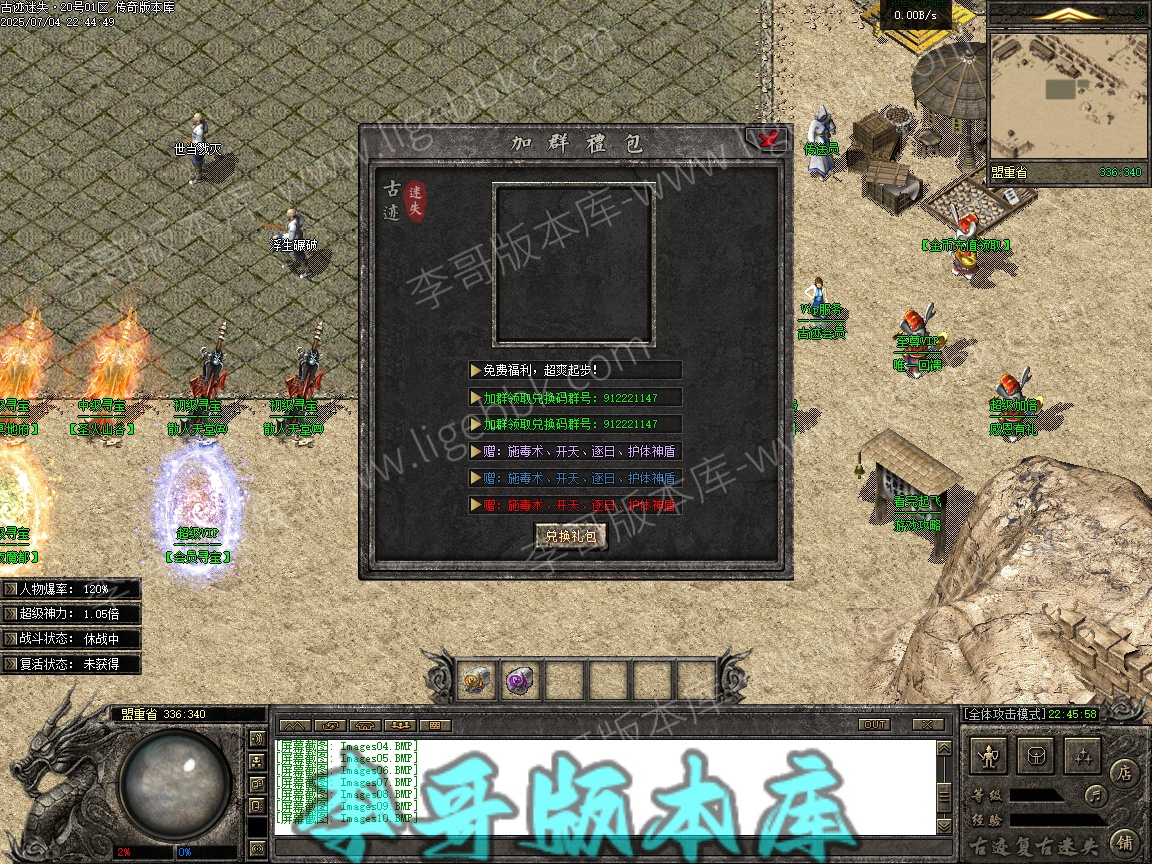1152x864 pixels.
Task: Select the 人物爆率 status row
Action: (71, 589)
